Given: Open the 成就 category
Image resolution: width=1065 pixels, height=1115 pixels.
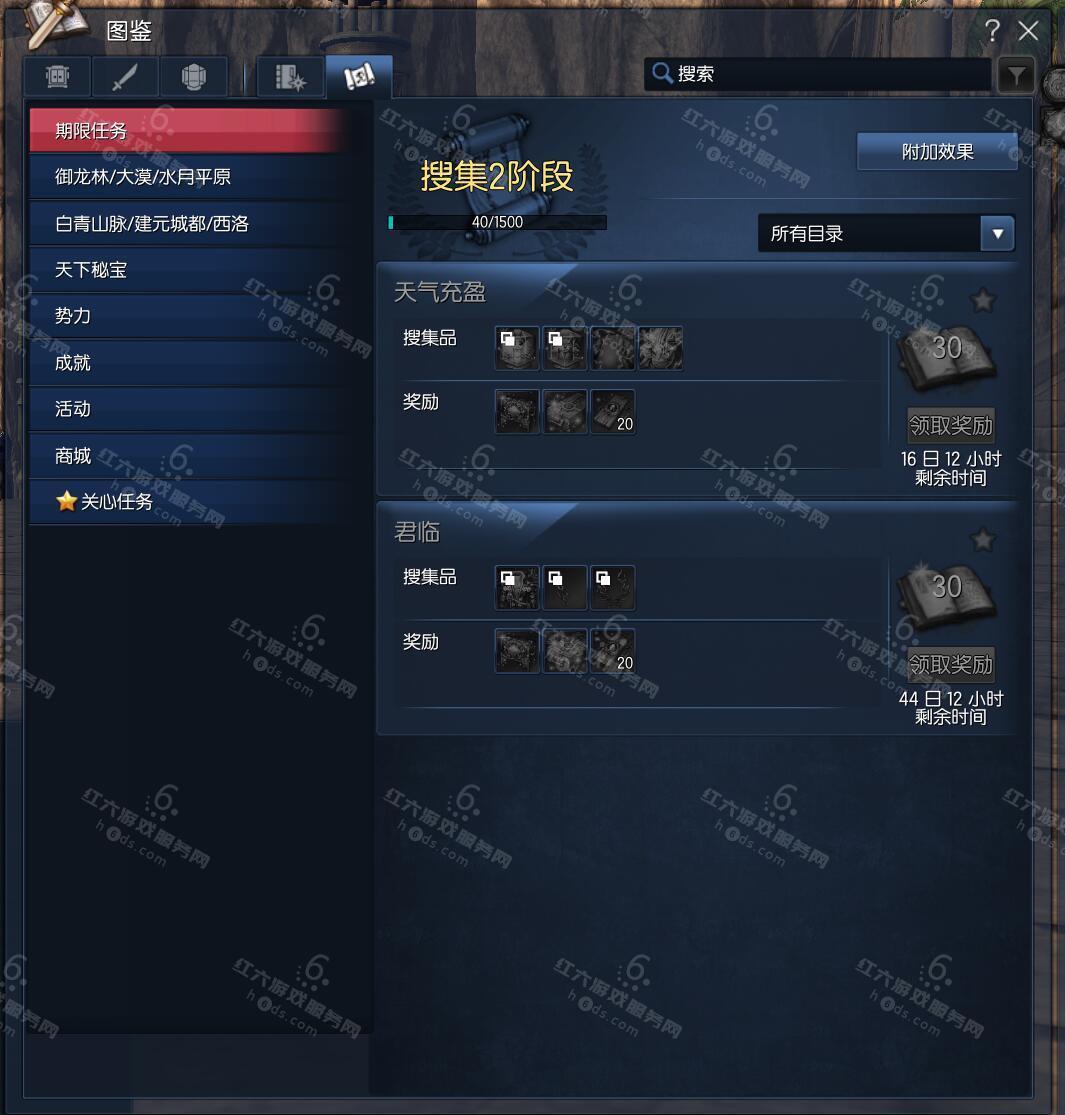Looking at the screenshot, I should [190, 363].
